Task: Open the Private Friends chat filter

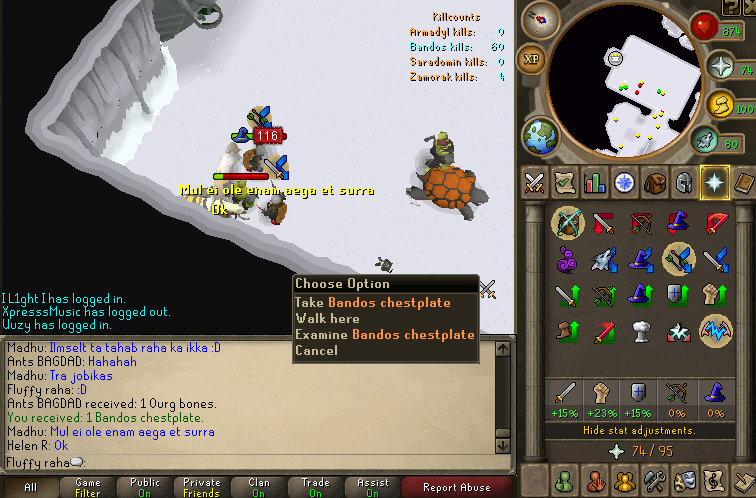Action: [x=202, y=487]
